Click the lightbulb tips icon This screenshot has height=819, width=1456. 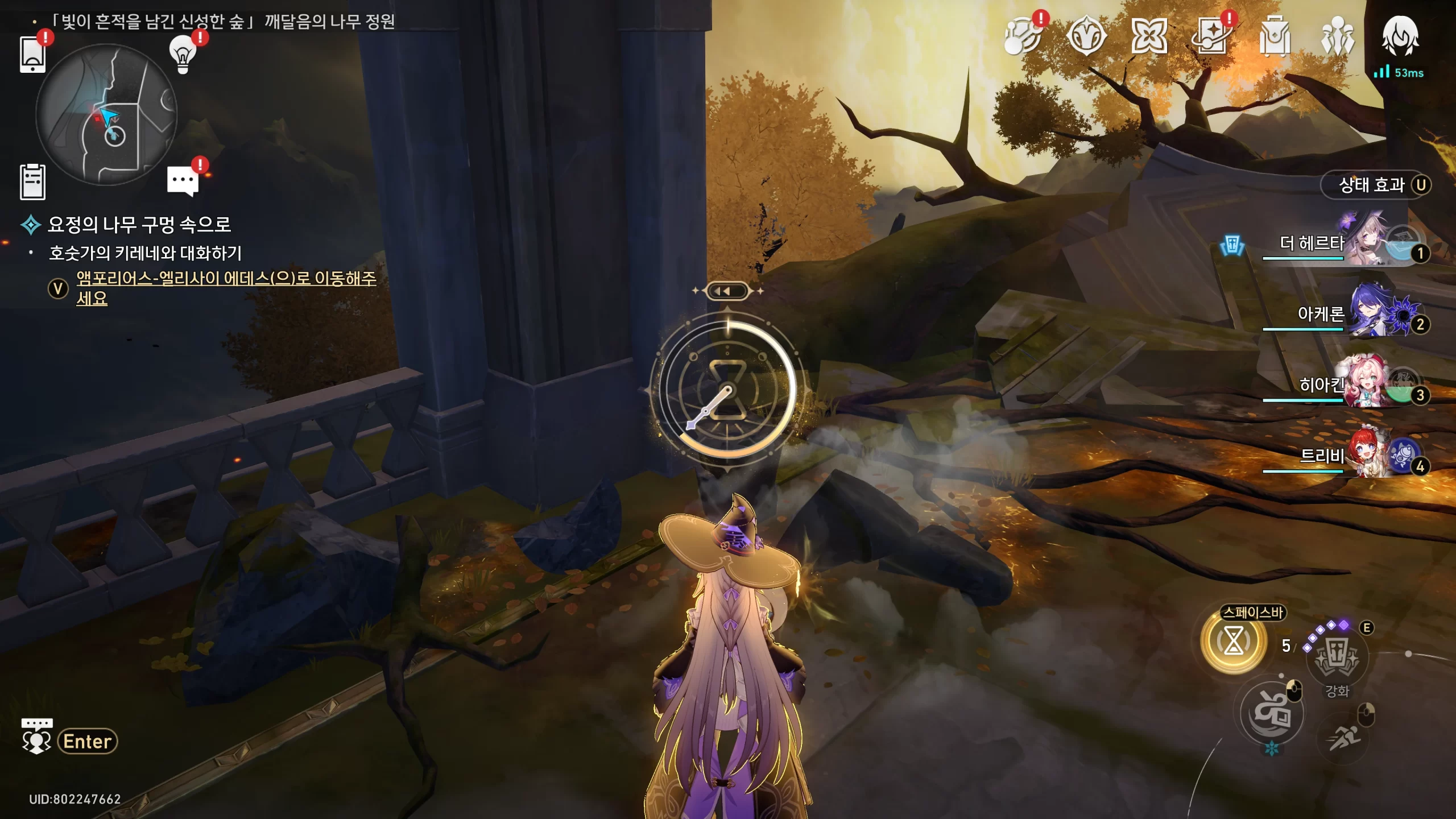tap(183, 55)
